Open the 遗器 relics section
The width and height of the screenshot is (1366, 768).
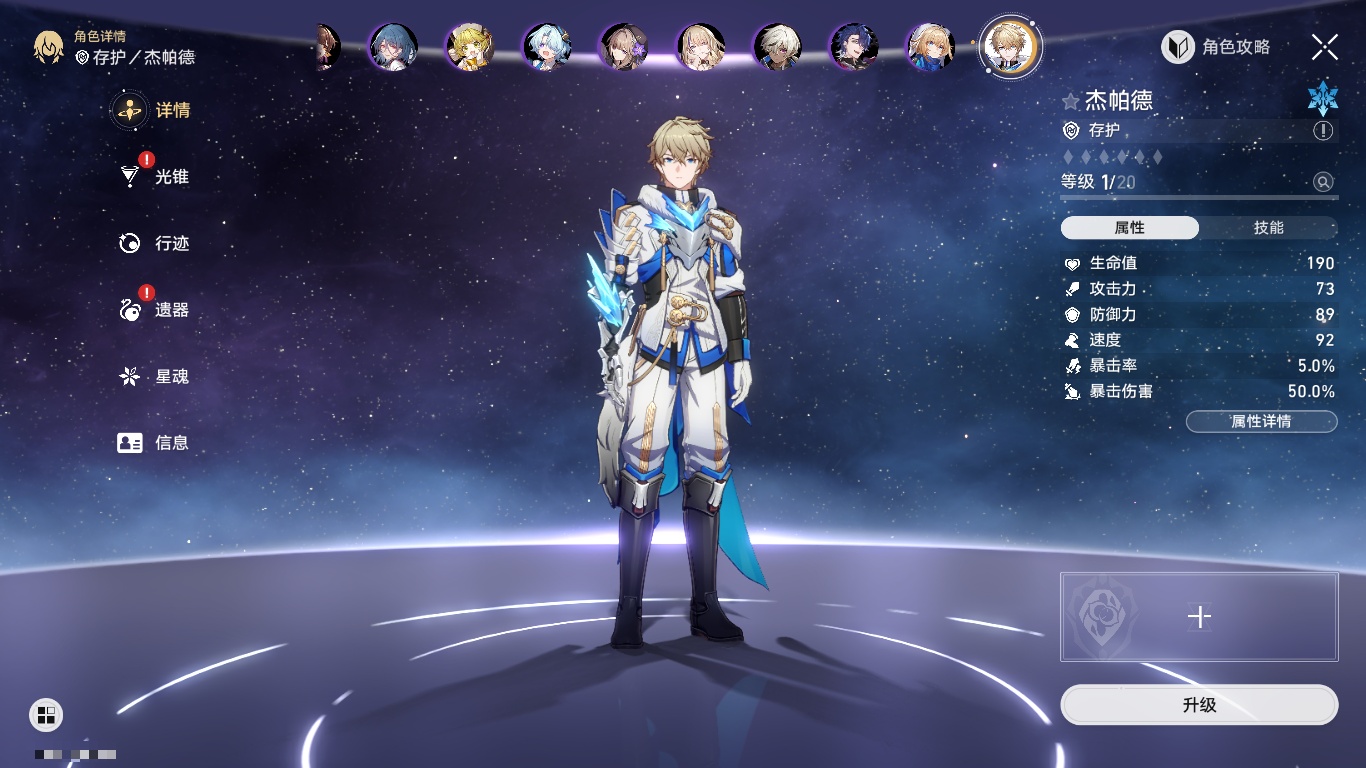tap(154, 310)
